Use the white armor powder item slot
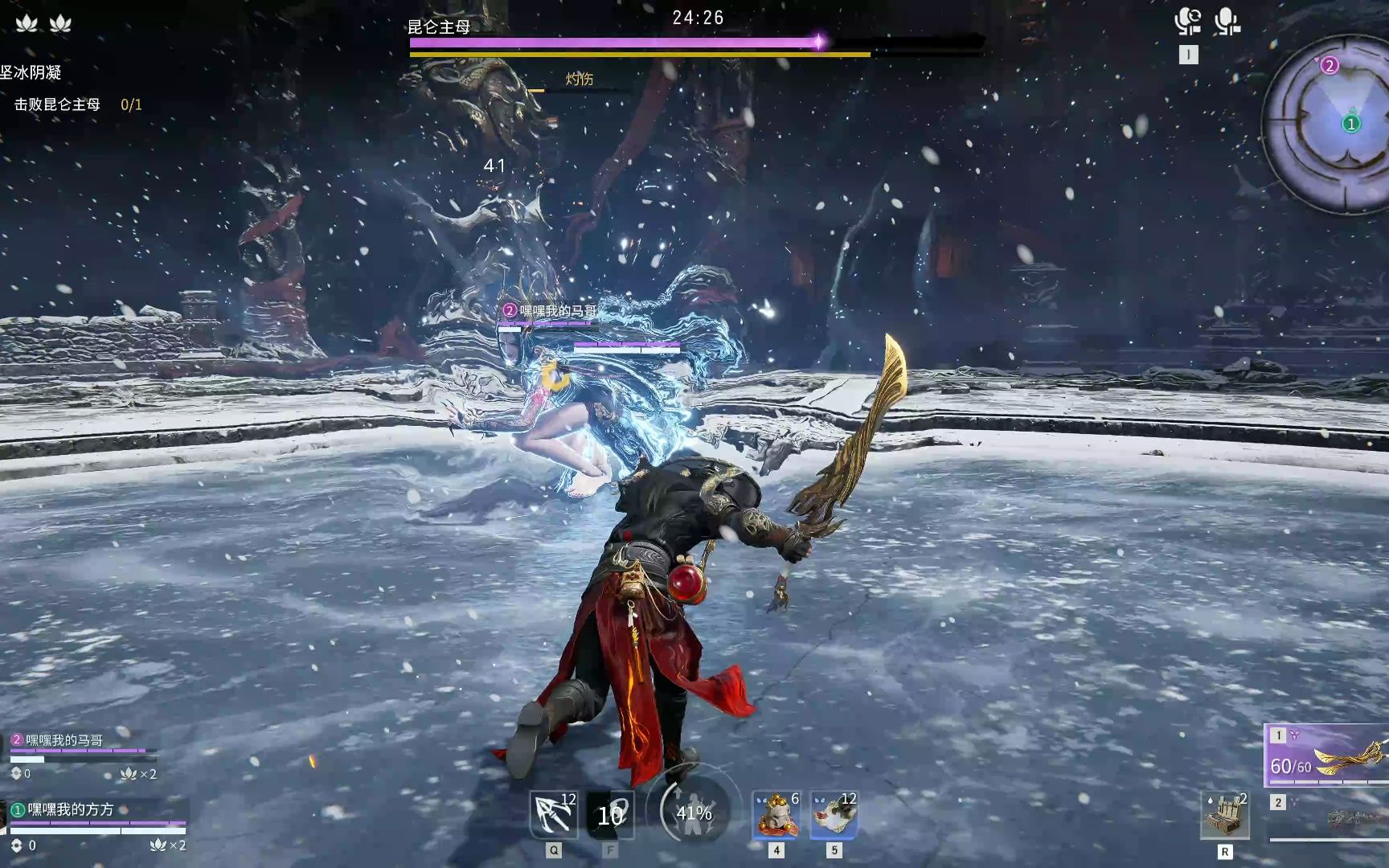Screen dimensions: 1389x868 pos(834,815)
